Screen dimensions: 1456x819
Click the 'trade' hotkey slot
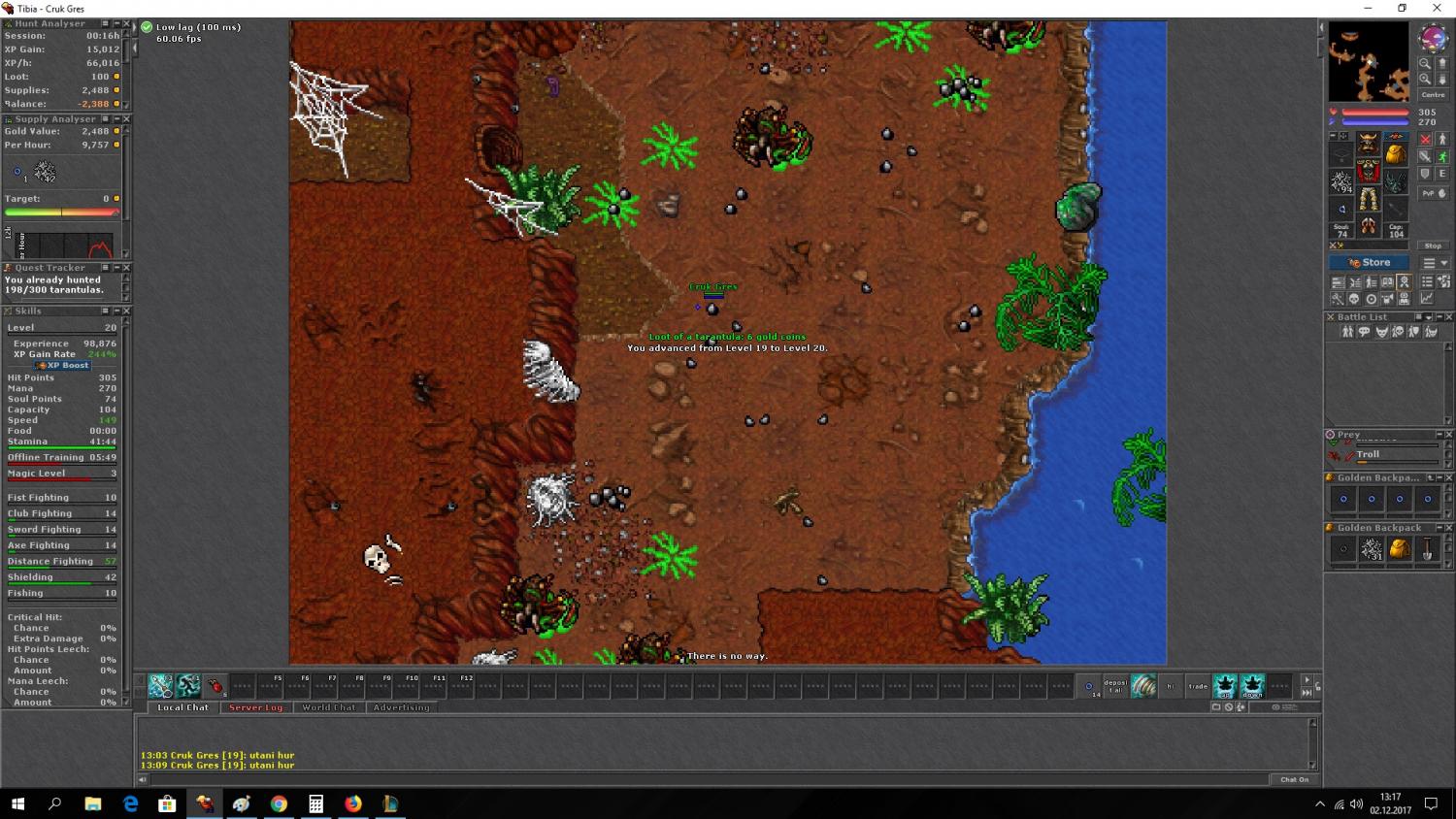[x=1199, y=686]
